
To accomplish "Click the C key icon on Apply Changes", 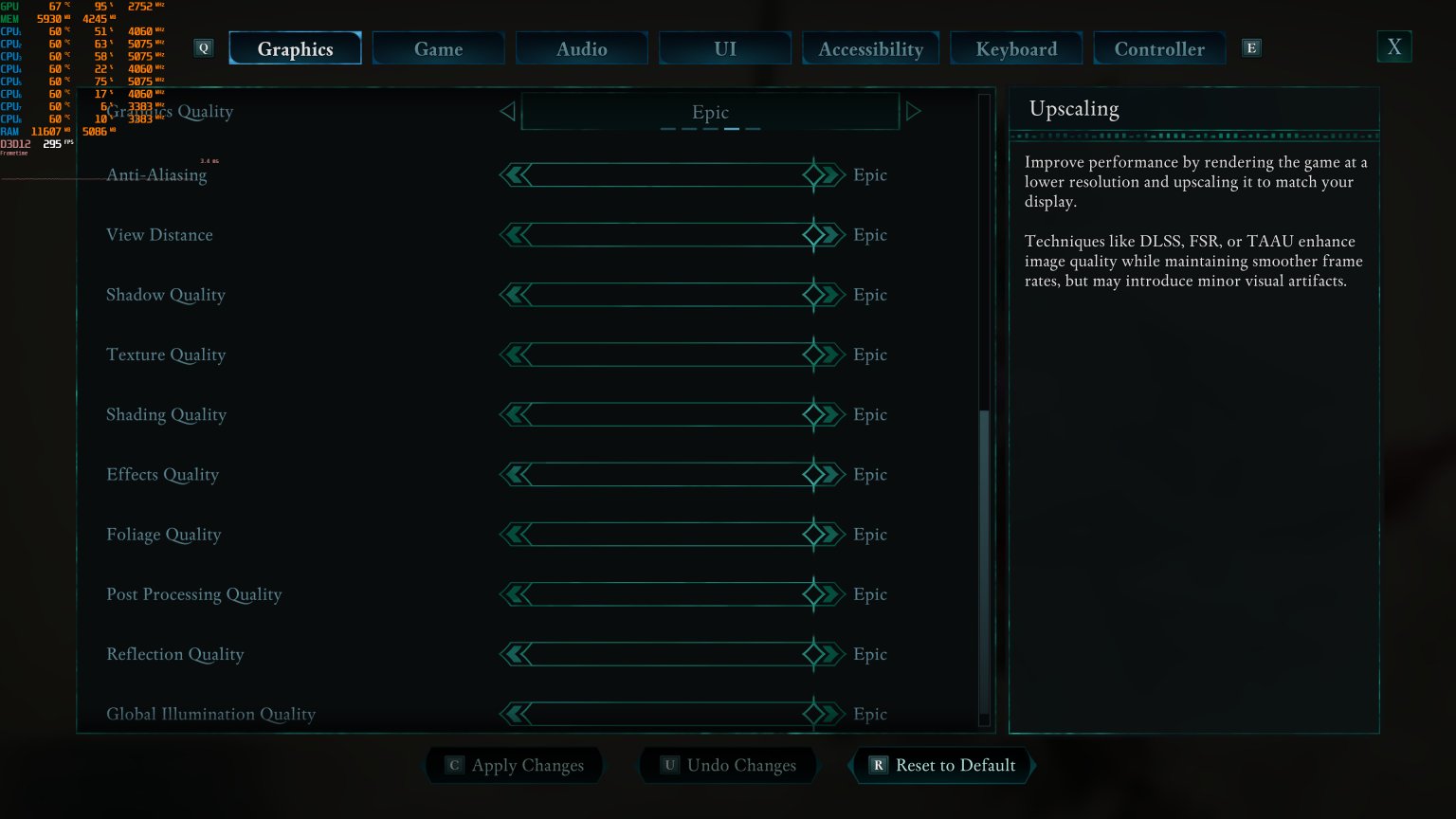I will click(x=453, y=765).
